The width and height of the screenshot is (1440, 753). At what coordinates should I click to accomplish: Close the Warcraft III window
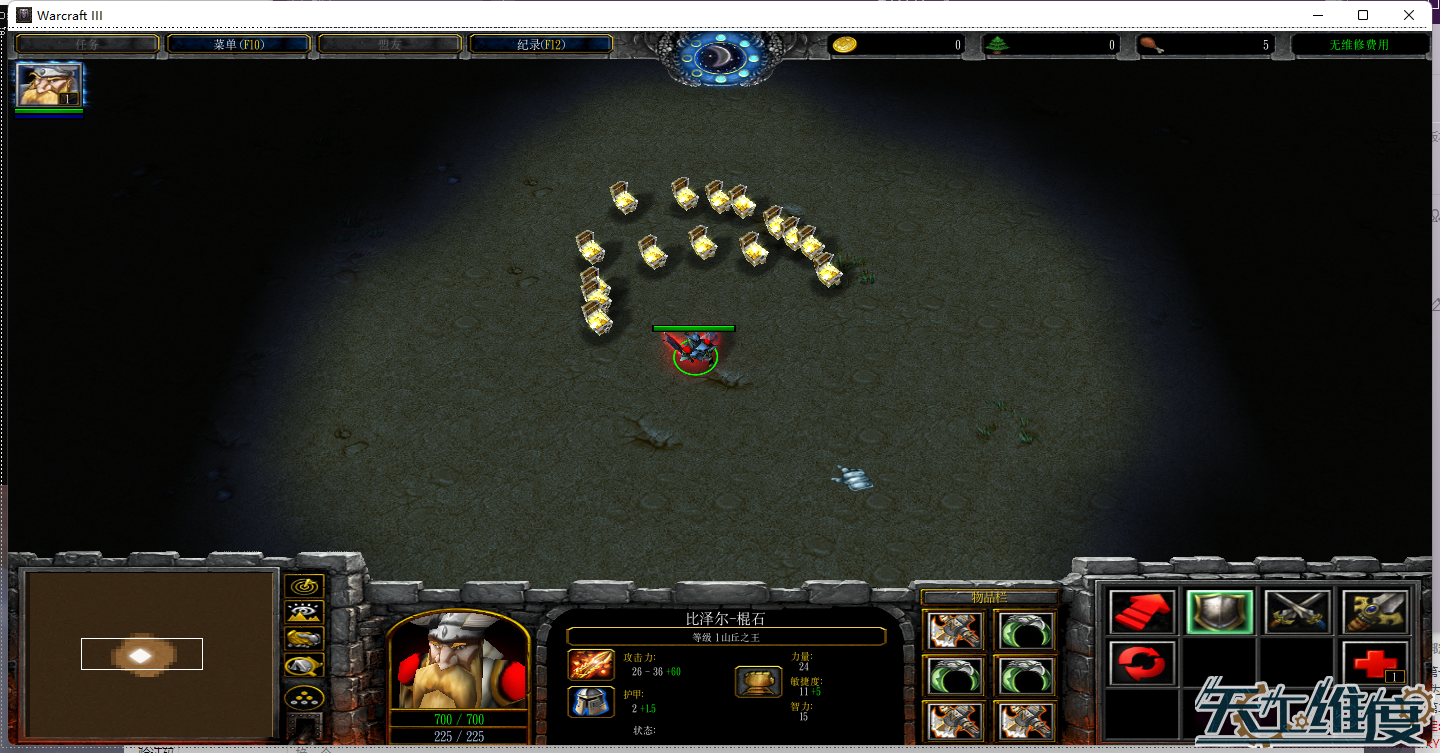point(1409,15)
